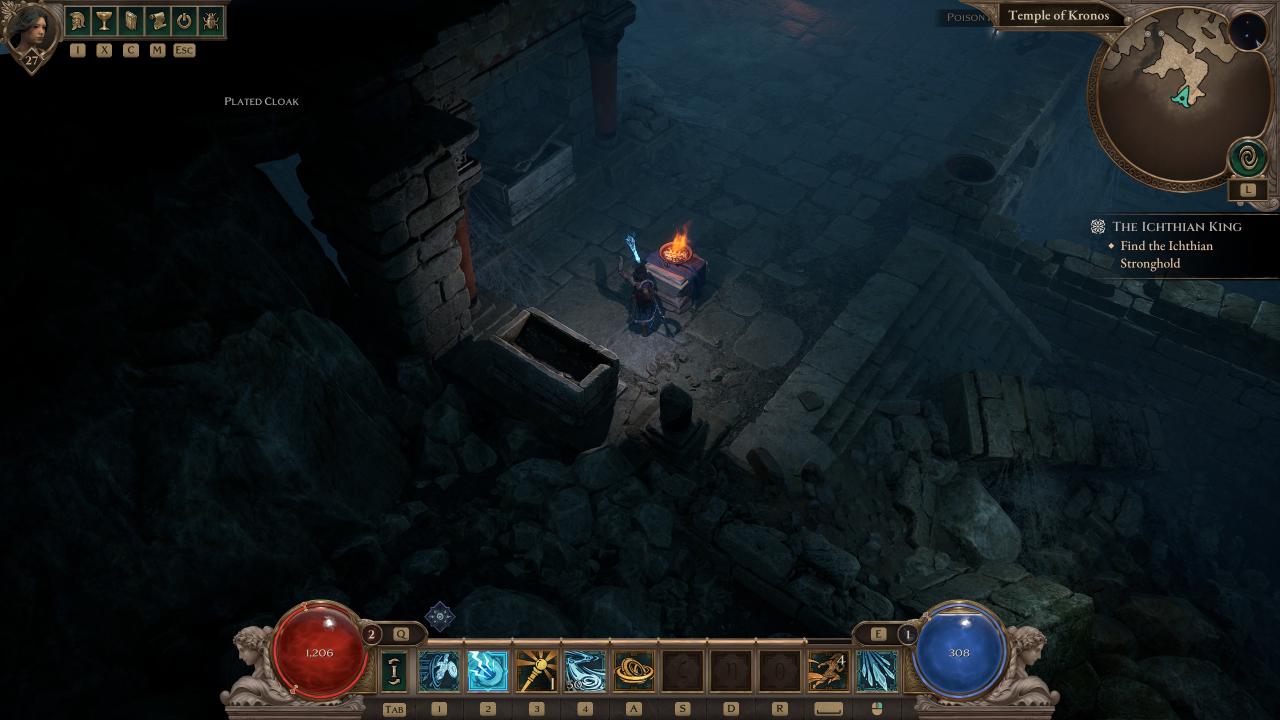Open the game menu with the power icon
This screenshot has height=720, width=1280.
point(184,20)
